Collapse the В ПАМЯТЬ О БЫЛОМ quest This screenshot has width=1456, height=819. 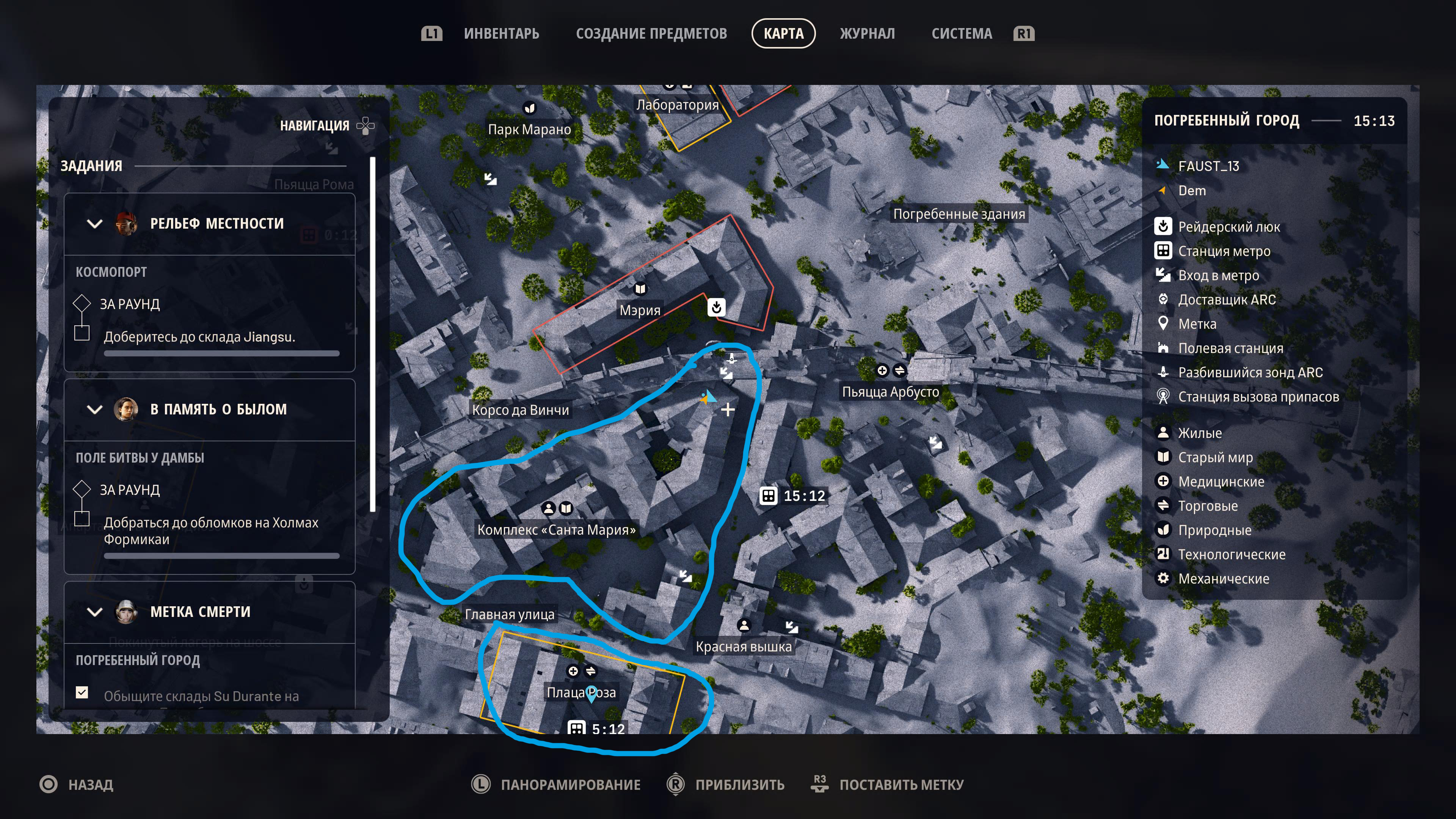(95, 409)
